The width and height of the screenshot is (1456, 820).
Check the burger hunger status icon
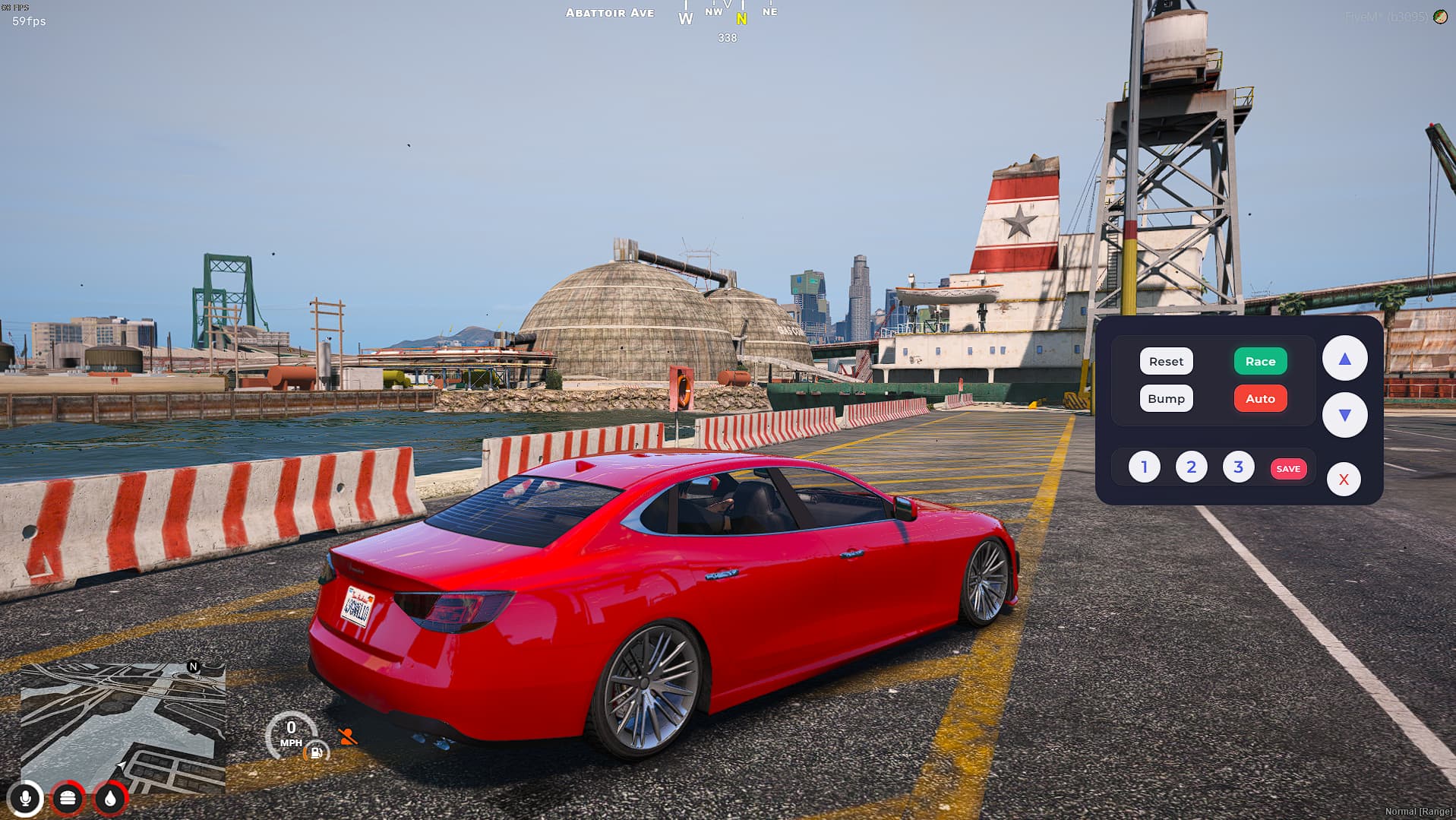tap(68, 799)
